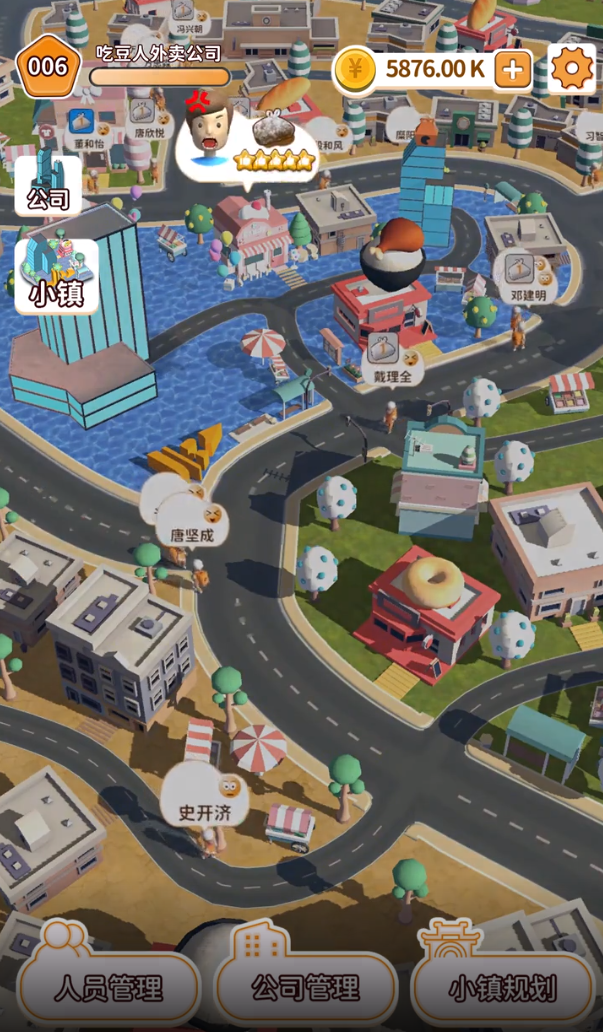Tap the level 006 badge
603x1032 pixels.
coord(47,67)
